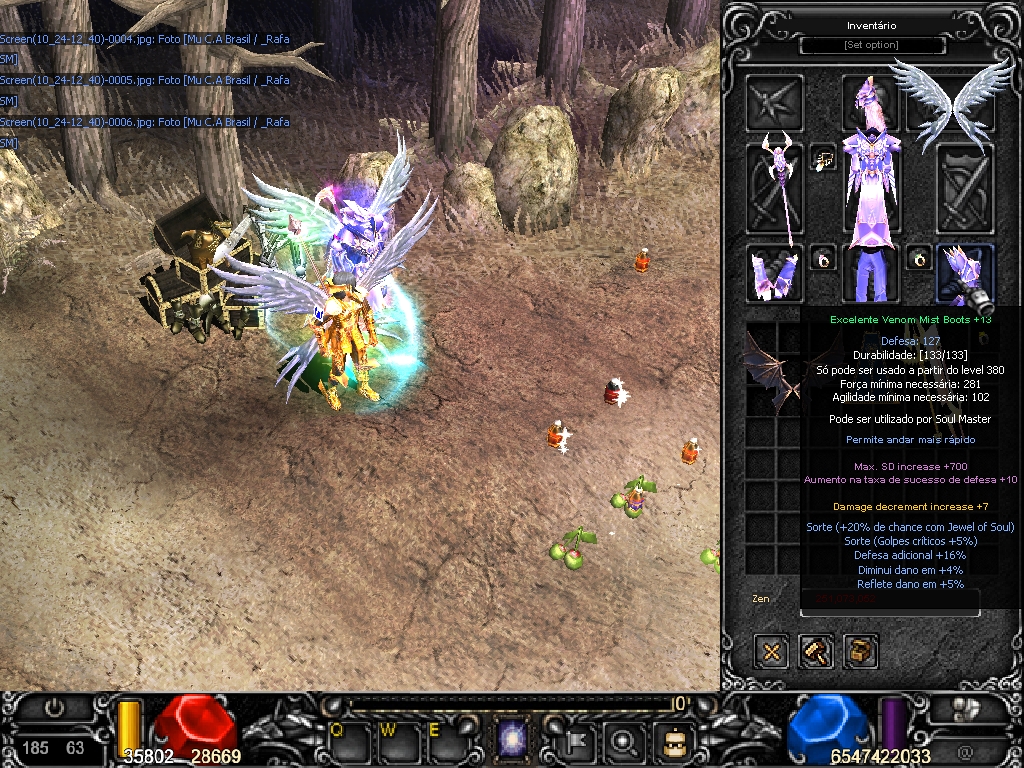This screenshot has height=768, width=1024.
Task: Select the pendant necklace slot
Action: tap(823, 158)
